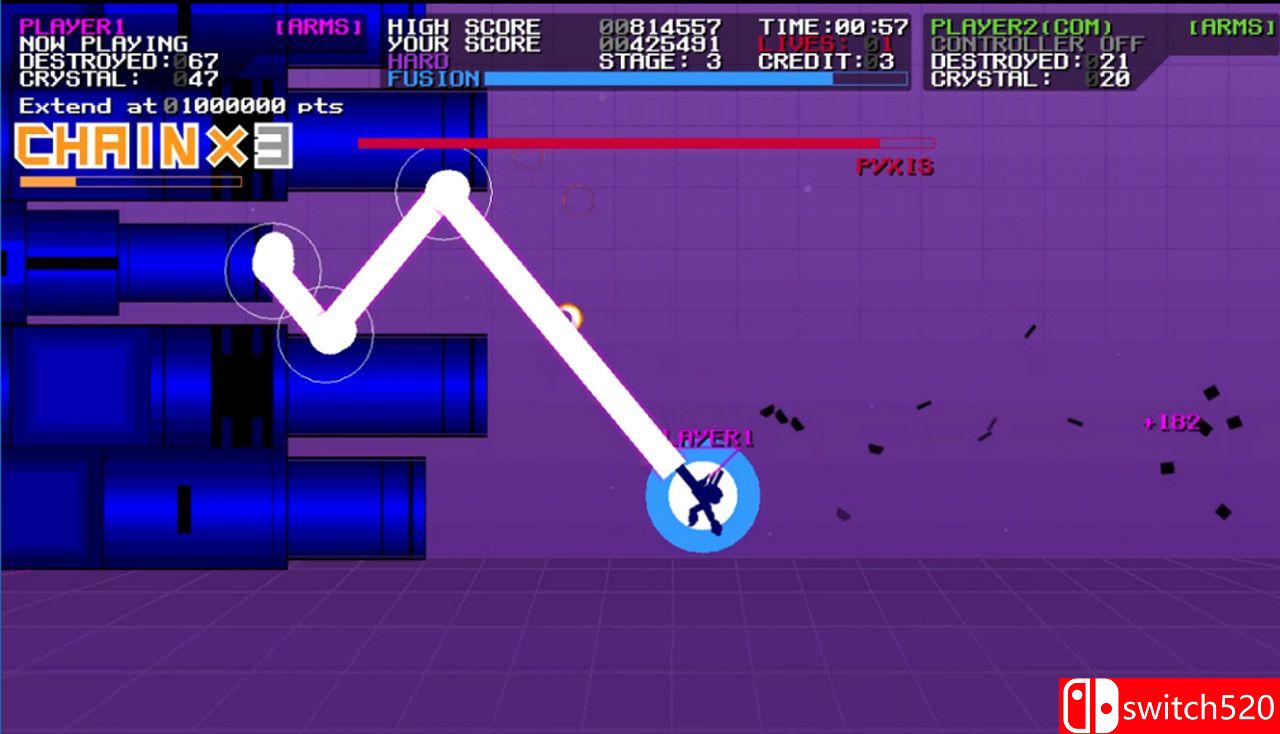This screenshot has height=734, width=1280.
Task: Click the PYXIS boss name label
Action: (895, 166)
